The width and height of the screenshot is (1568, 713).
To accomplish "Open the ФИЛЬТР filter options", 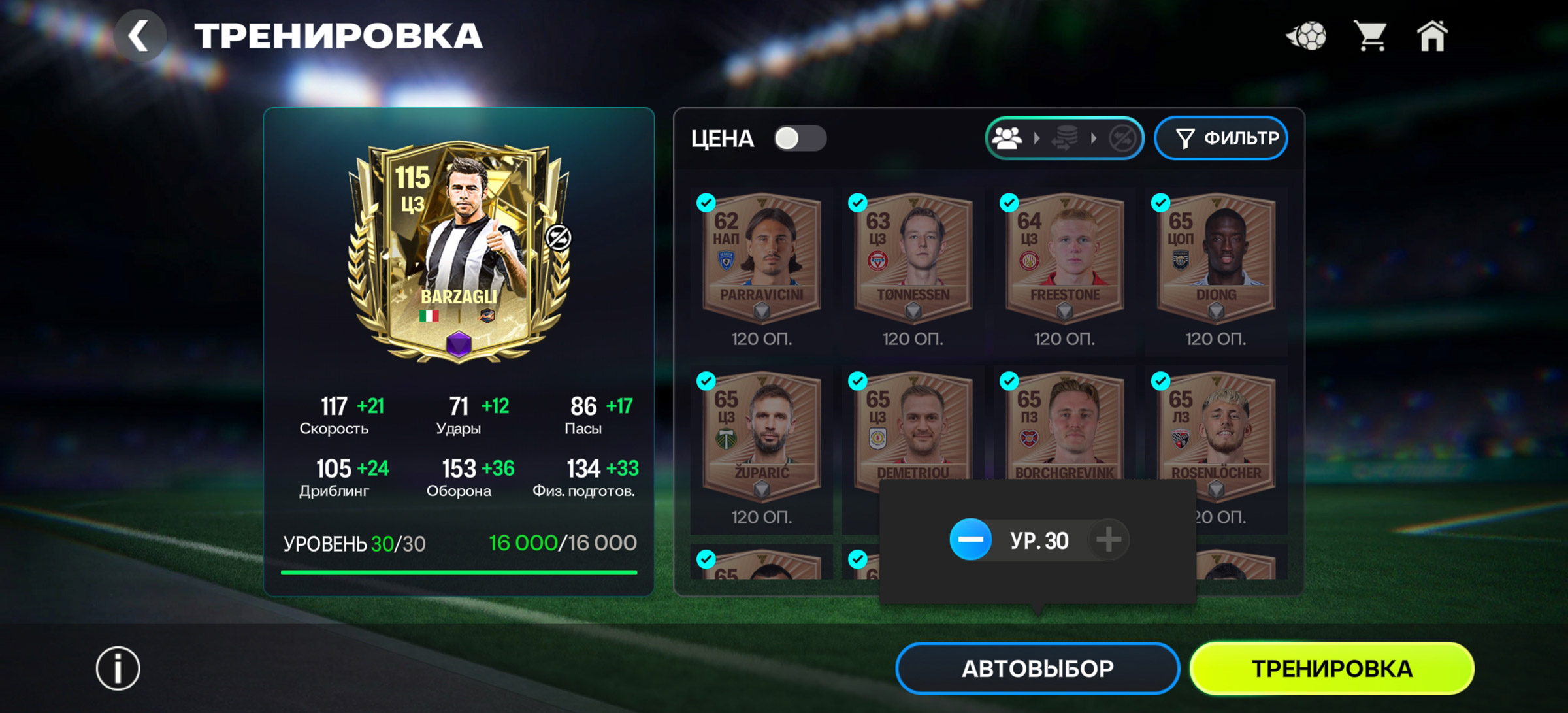I will (x=1221, y=139).
